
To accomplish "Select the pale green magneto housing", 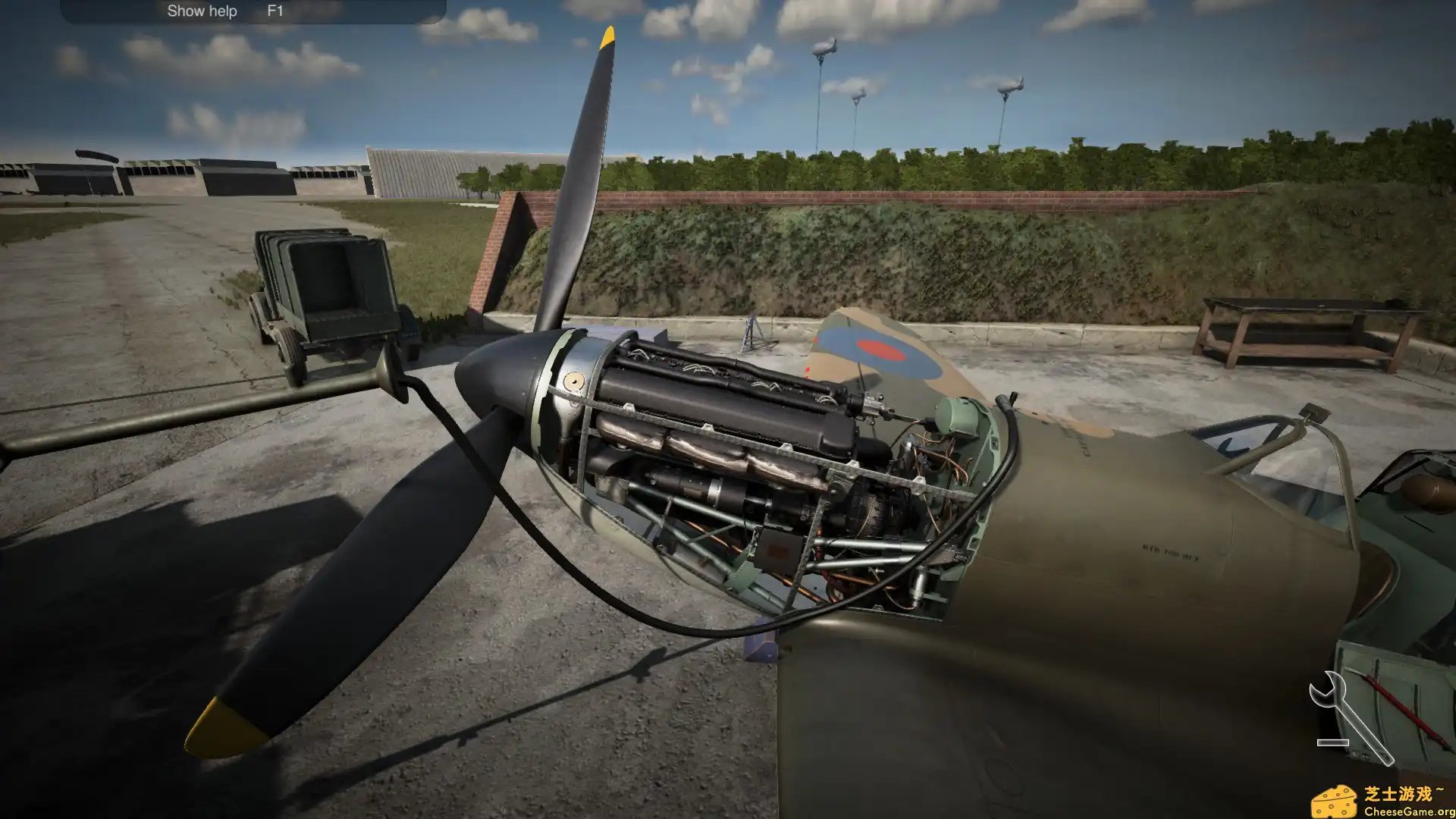I will 959,417.
